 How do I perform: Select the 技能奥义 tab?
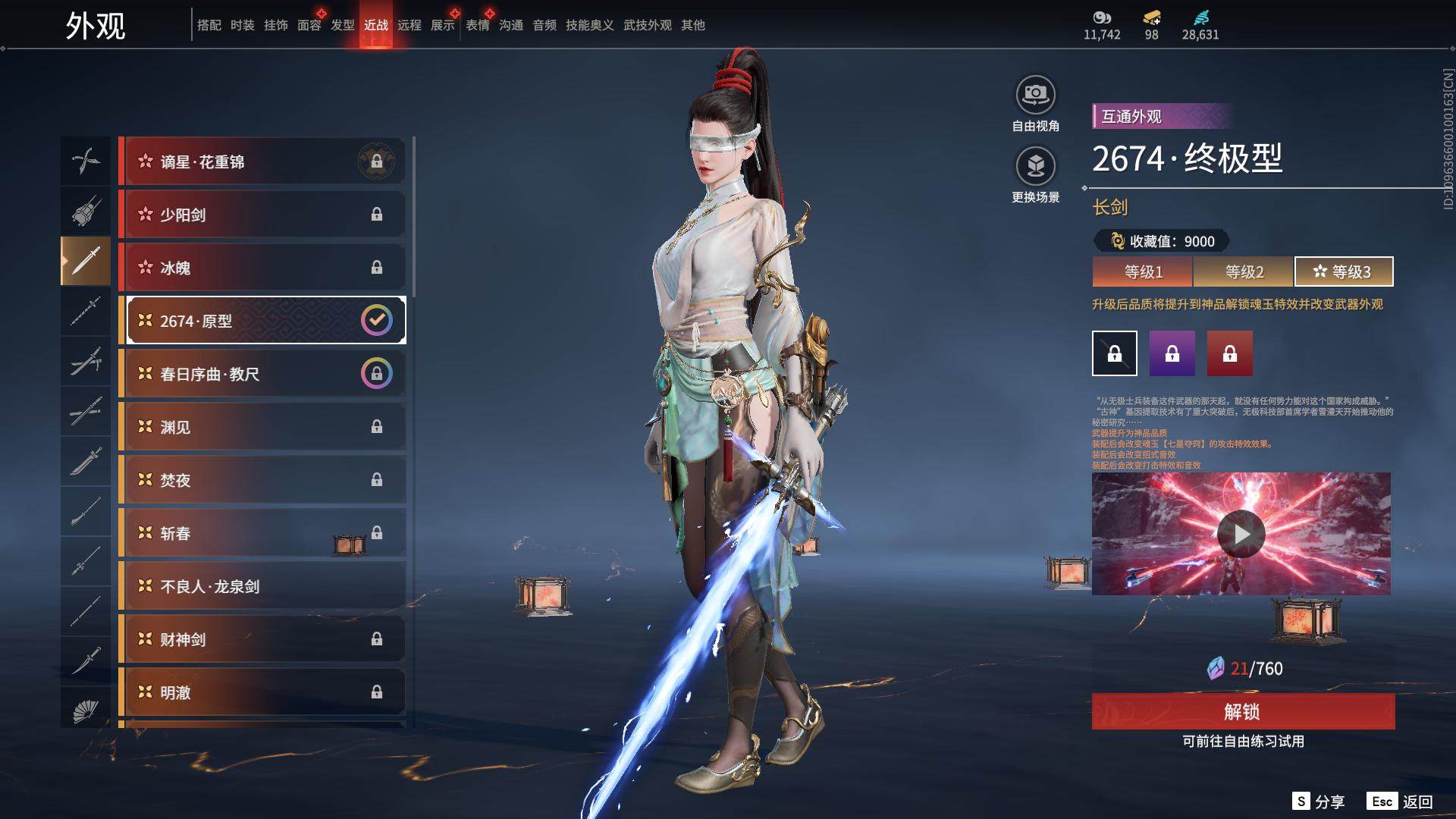(x=589, y=25)
